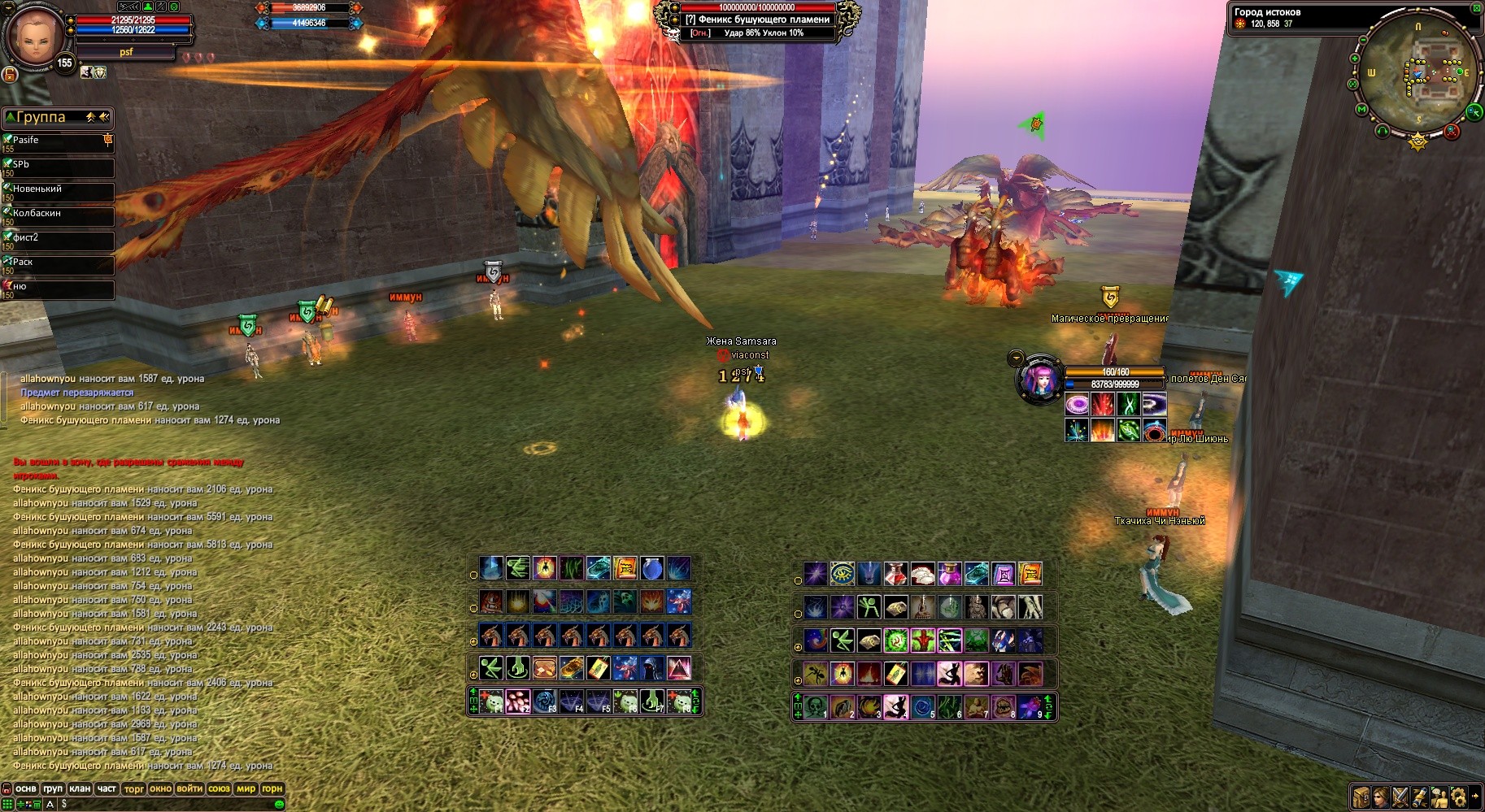Image resolution: width=1485 pixels, height=812 pixels.
Task: Select party member Pasife
Action: click(57, 143)
